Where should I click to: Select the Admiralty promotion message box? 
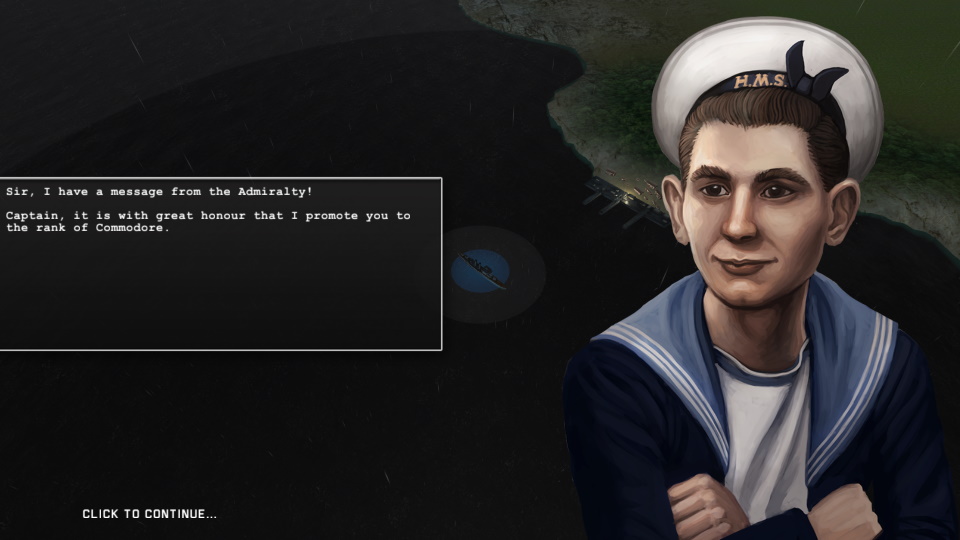point(220,264)
